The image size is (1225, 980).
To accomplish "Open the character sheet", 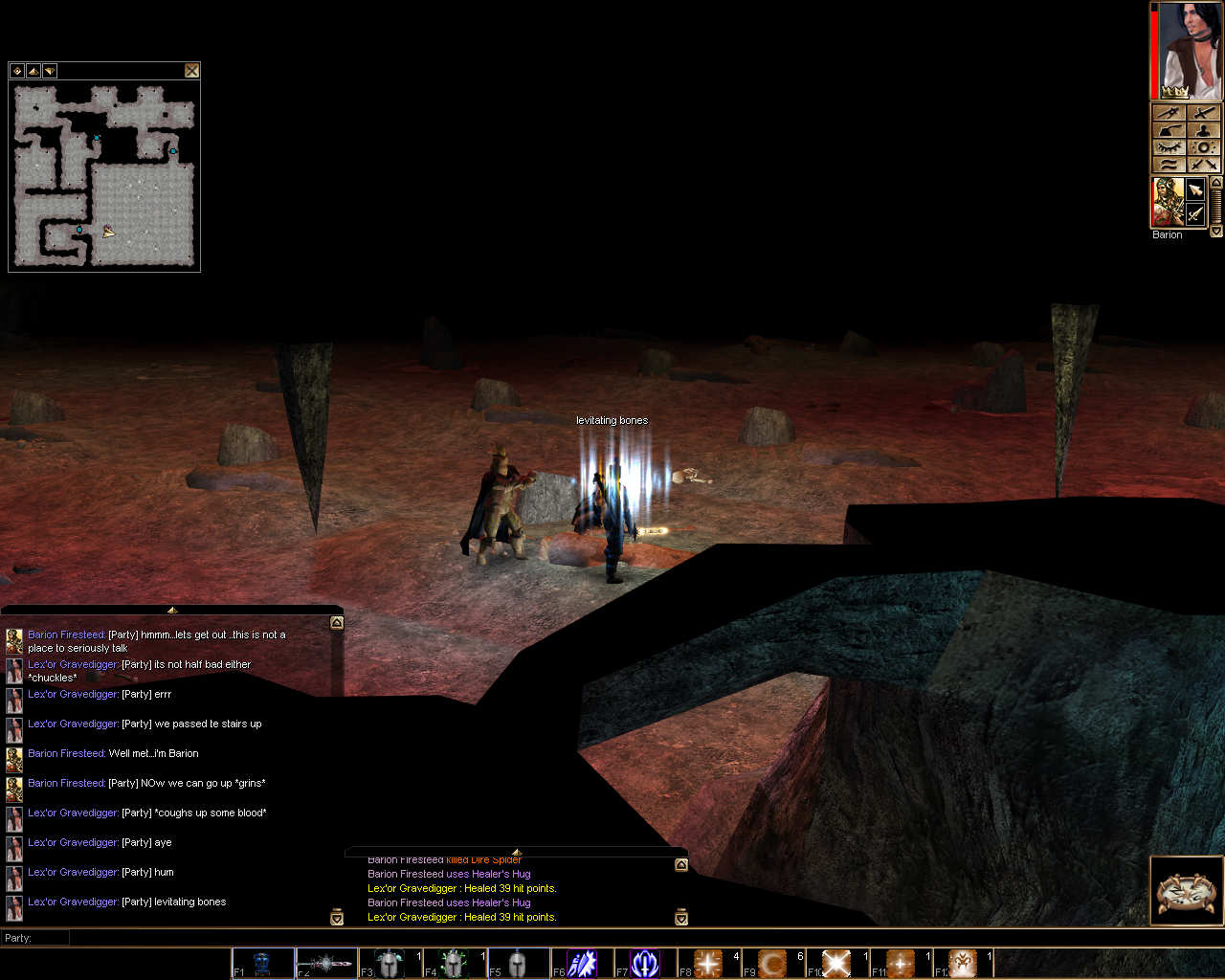I will pyautogui.click(x=1203, y=130).
